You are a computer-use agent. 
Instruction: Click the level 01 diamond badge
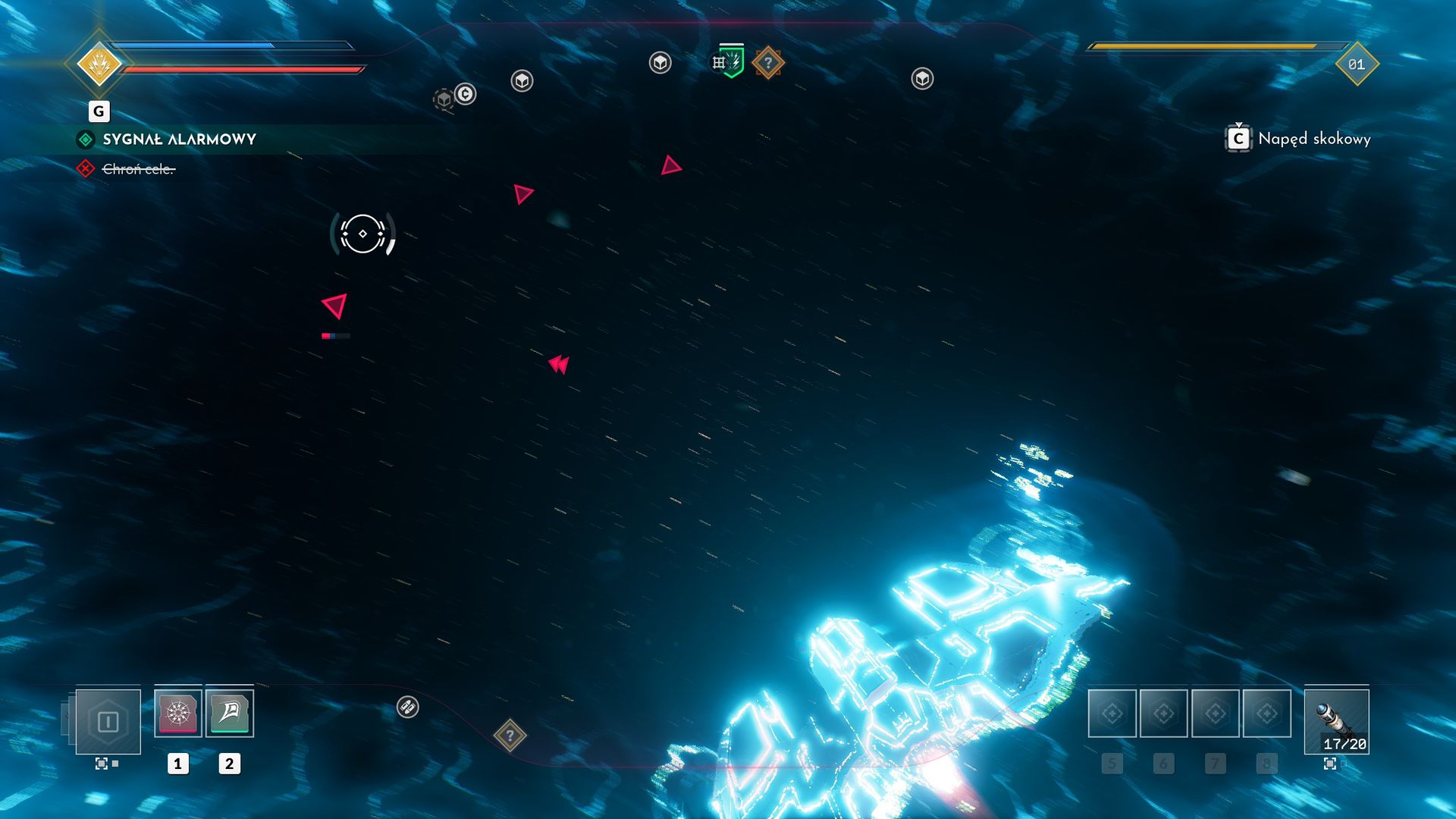(1356, 64)
